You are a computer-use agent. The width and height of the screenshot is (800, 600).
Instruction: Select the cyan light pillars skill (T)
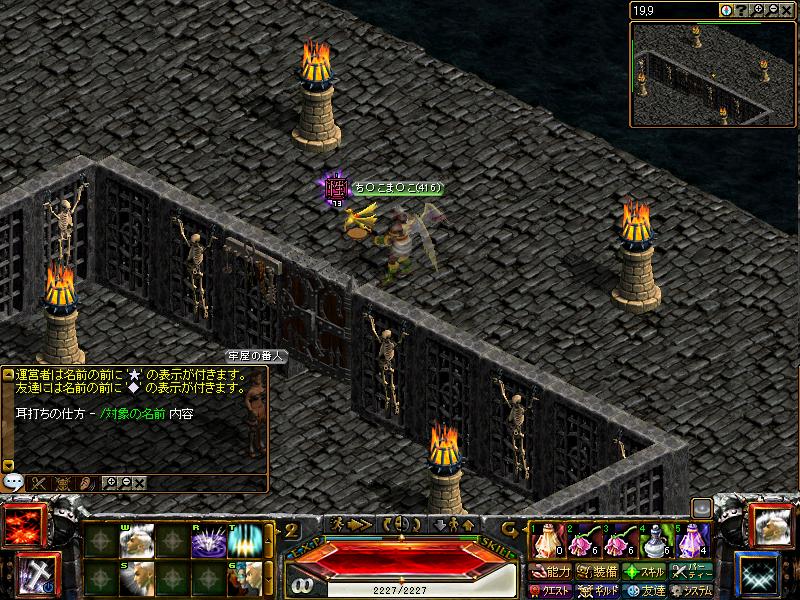tap(244, 541)
